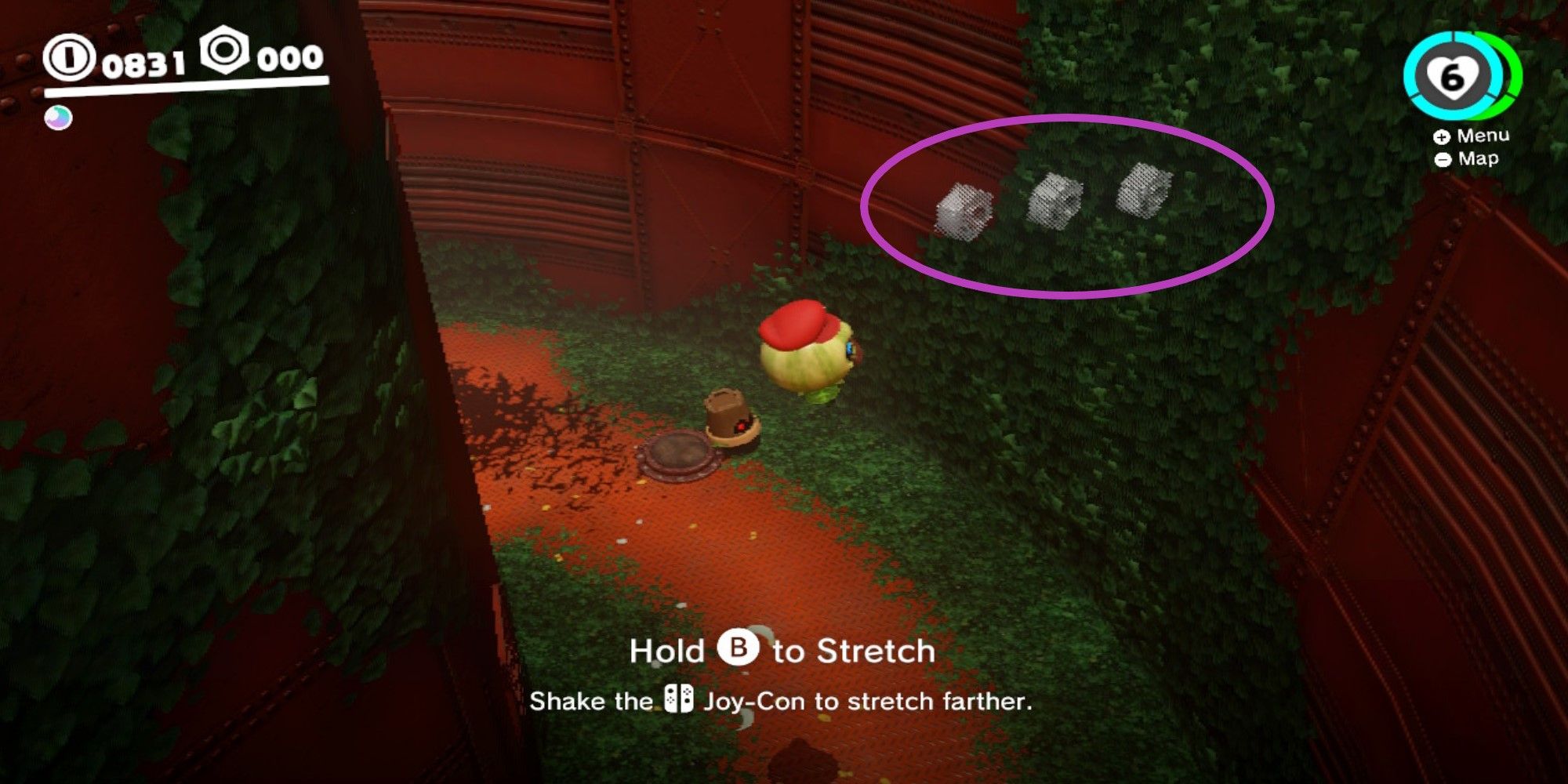The image size is (1568, 784).
Task: Click the rightmost nut in the circled group
Action: tap(1145, 188)
